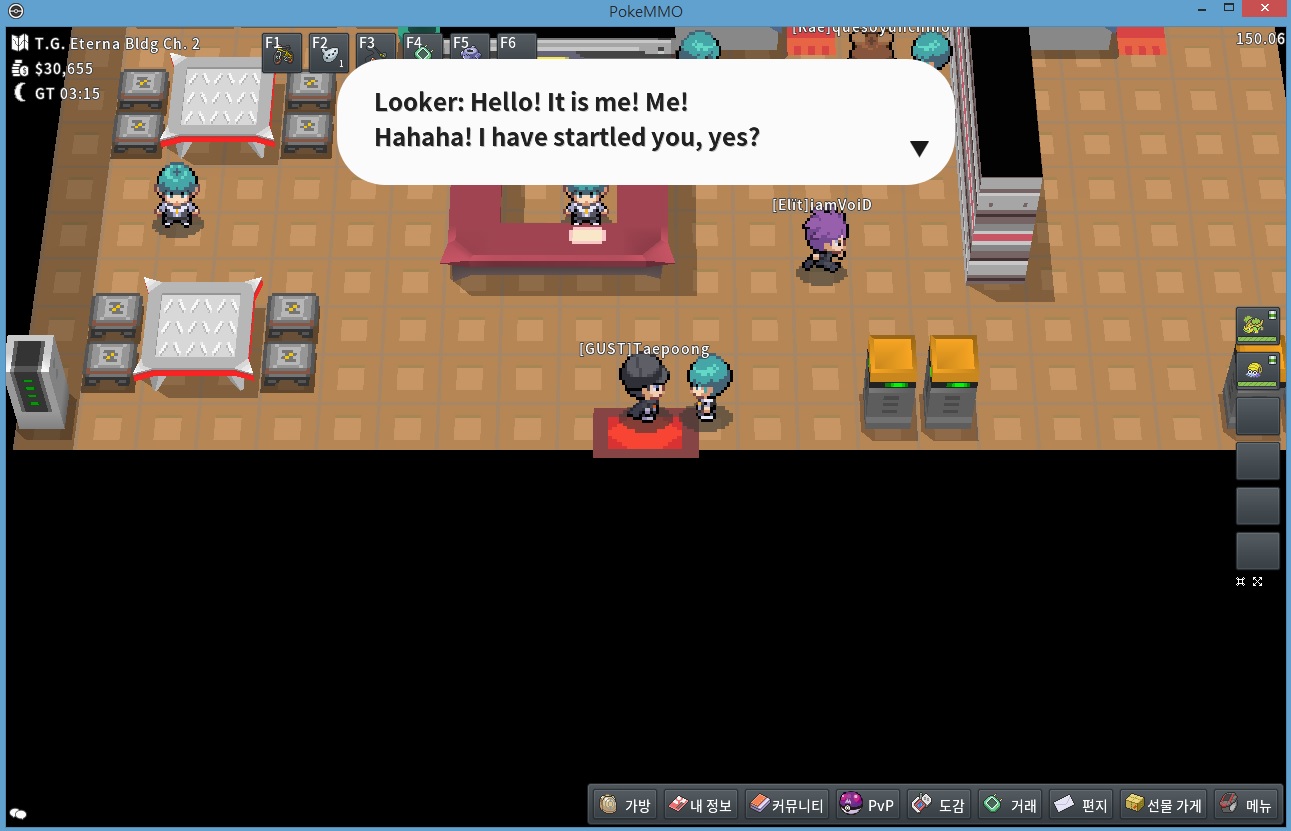Open the 도감 Pokédex
This screenshot has height=831, width=1291.
938,804
